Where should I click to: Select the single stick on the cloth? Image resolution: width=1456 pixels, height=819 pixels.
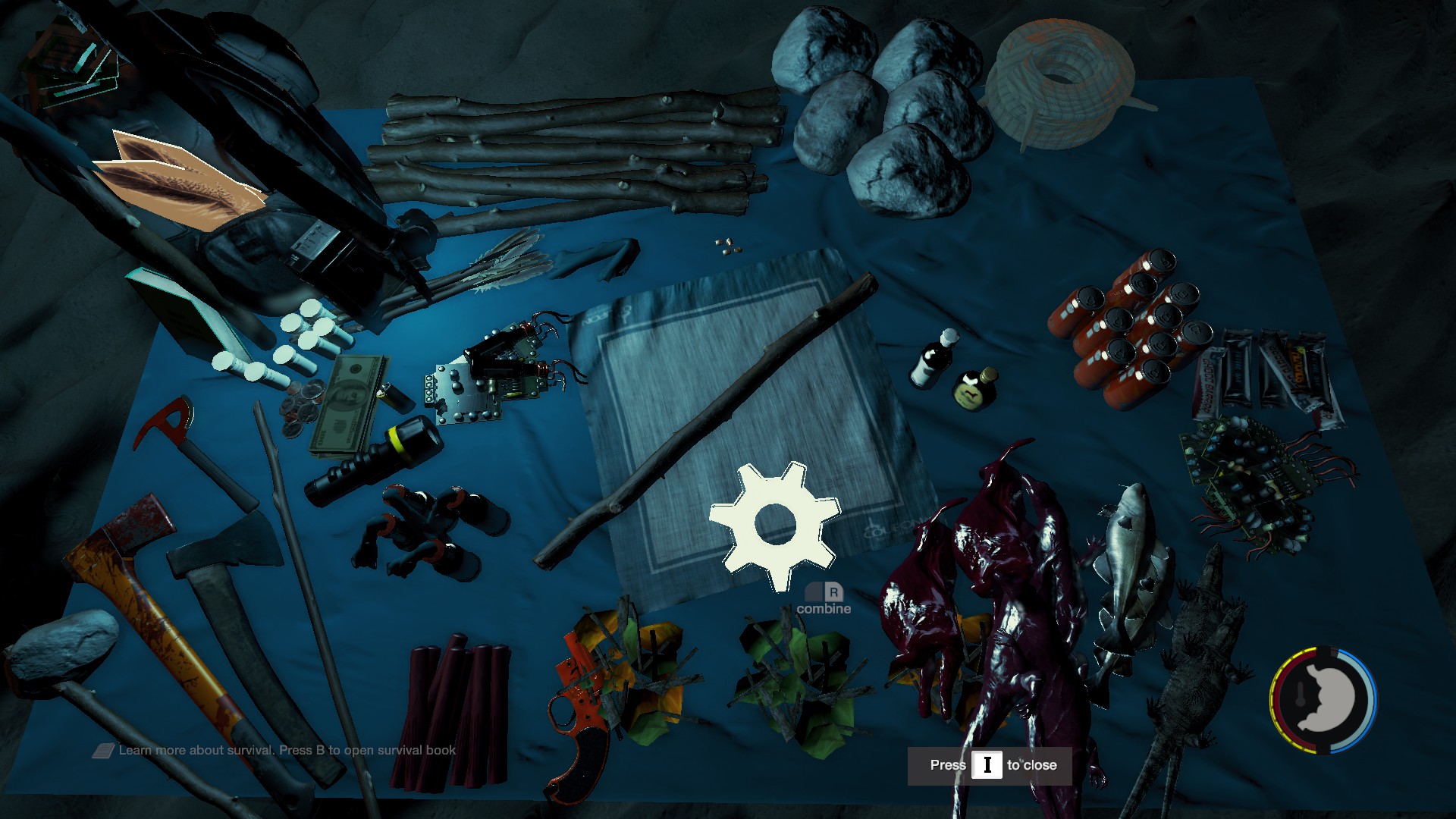pos(705,425)
